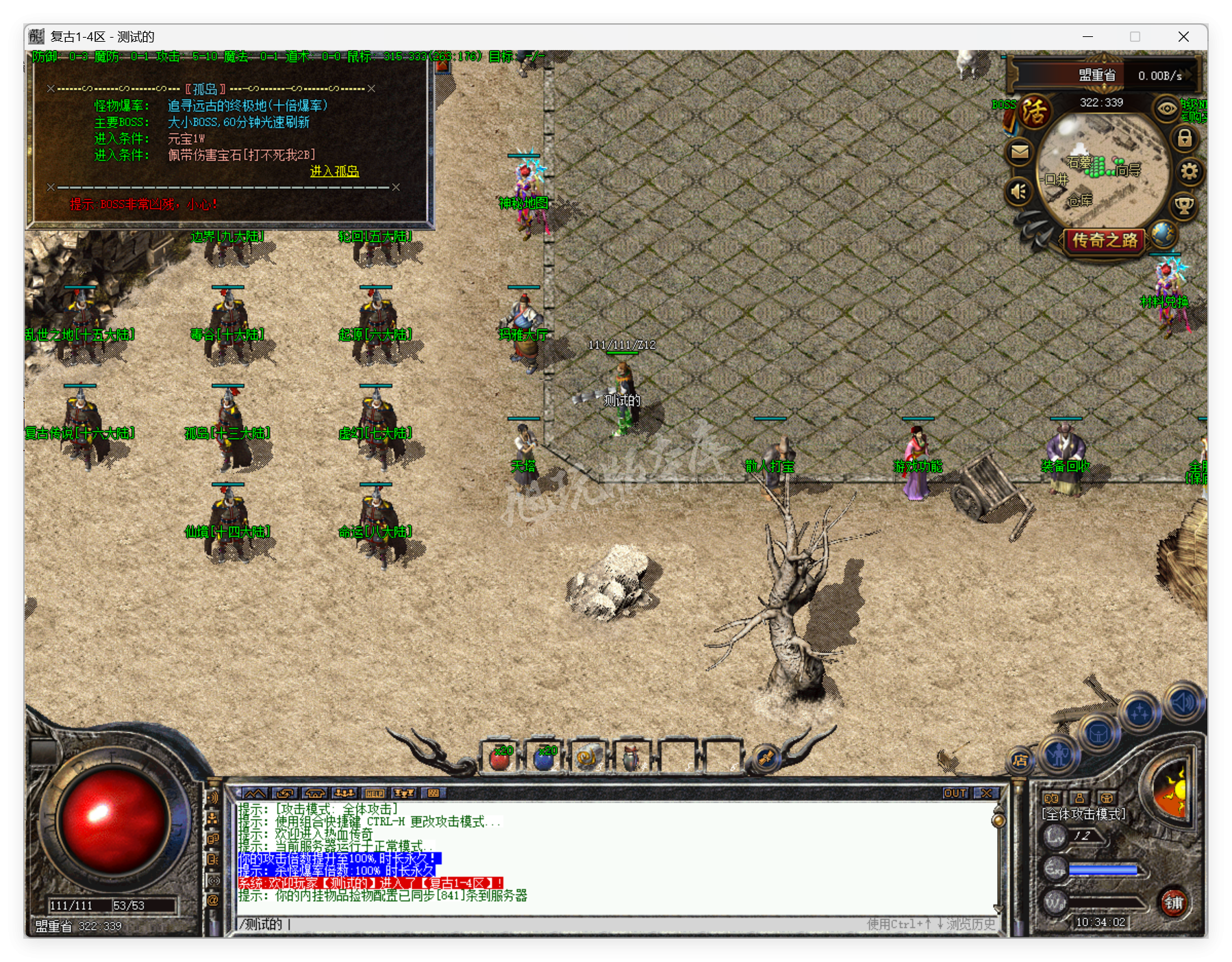Toggle chat panel with the OUT button
1232x962 pixels.
coord(955,793)
